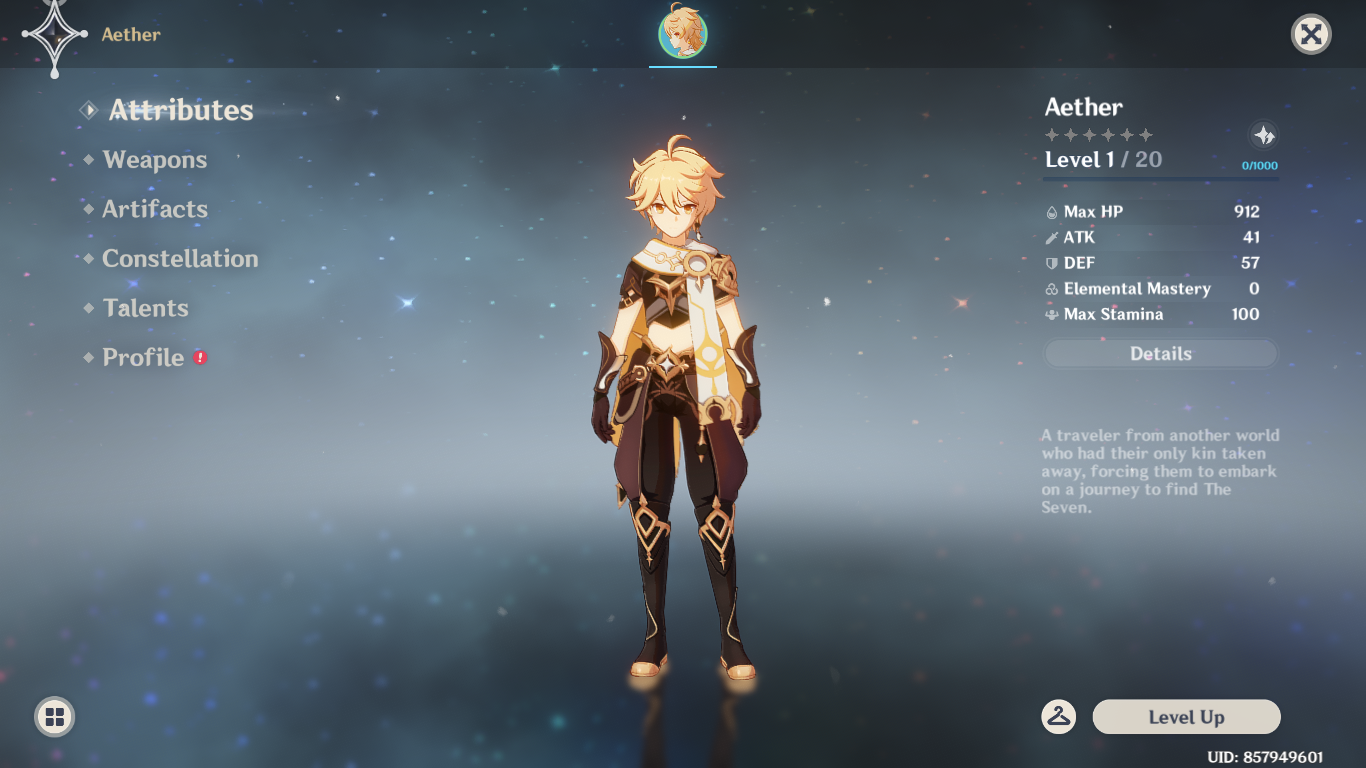1366x768 pixels.
Task: Click the quick enhance icon beside Level Up
Action: [x=1060, y=716]
